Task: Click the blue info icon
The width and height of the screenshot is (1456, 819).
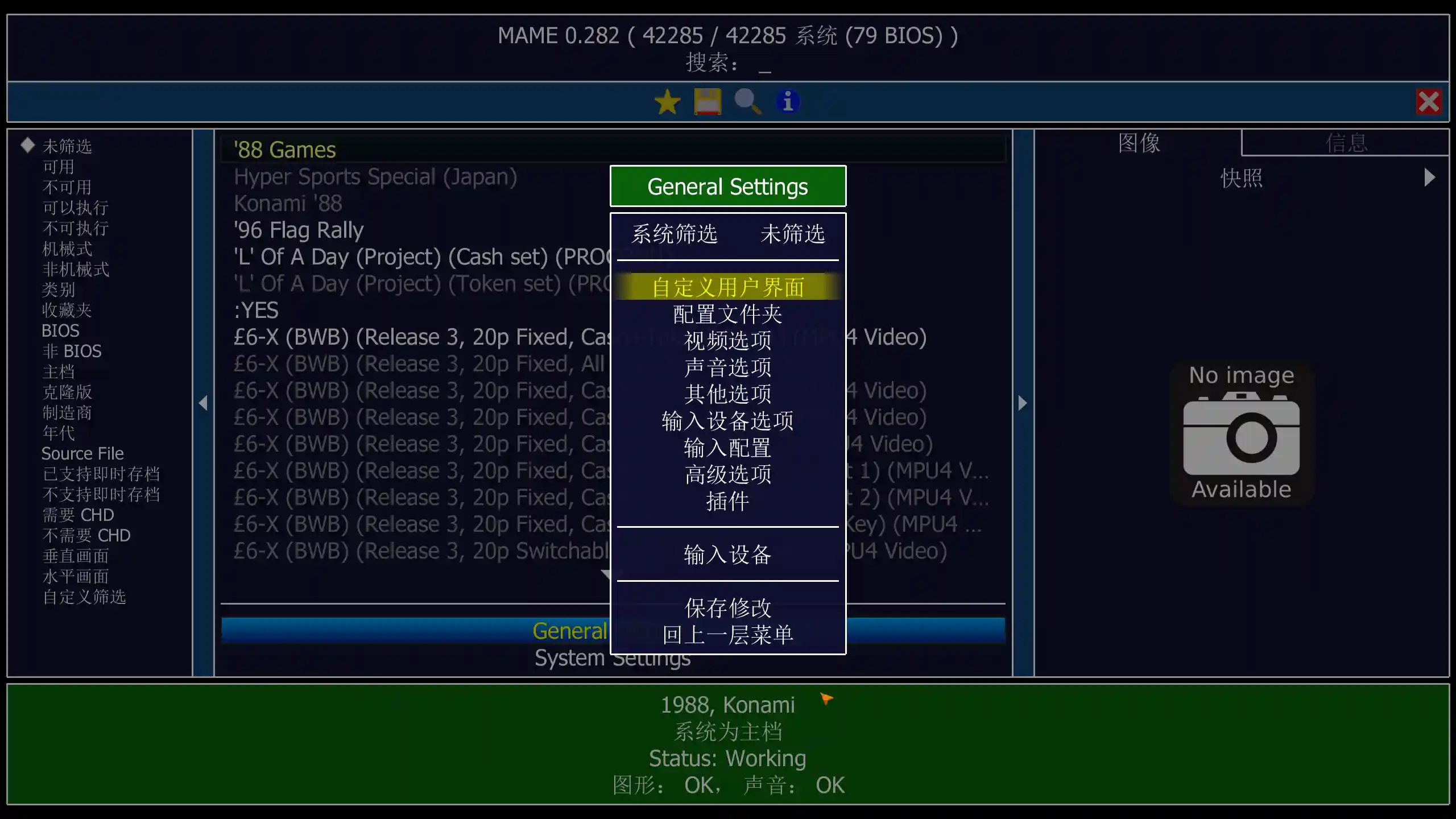Action: (x=787, y=101)
